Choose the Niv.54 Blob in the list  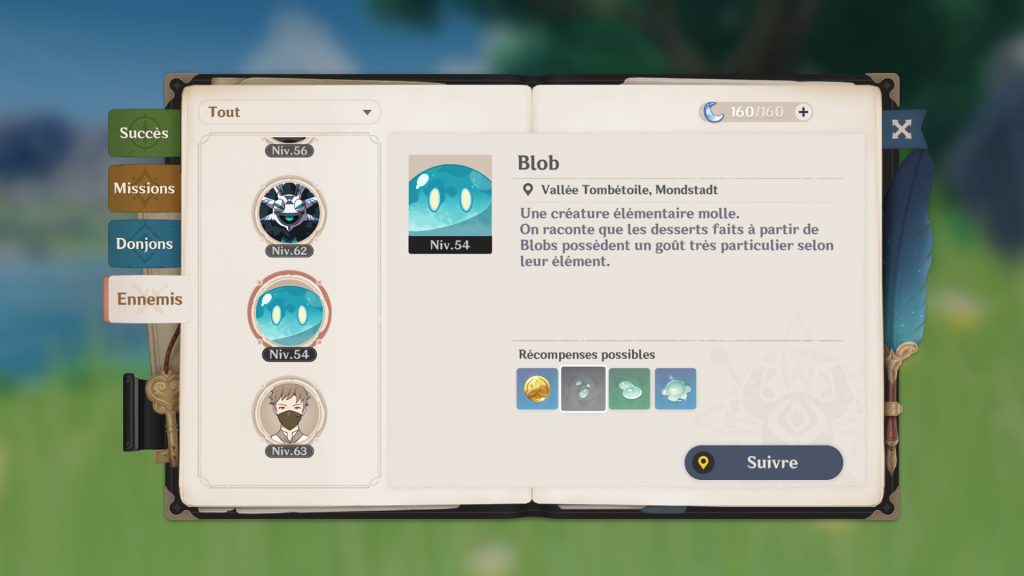click(x=289, y=314)
